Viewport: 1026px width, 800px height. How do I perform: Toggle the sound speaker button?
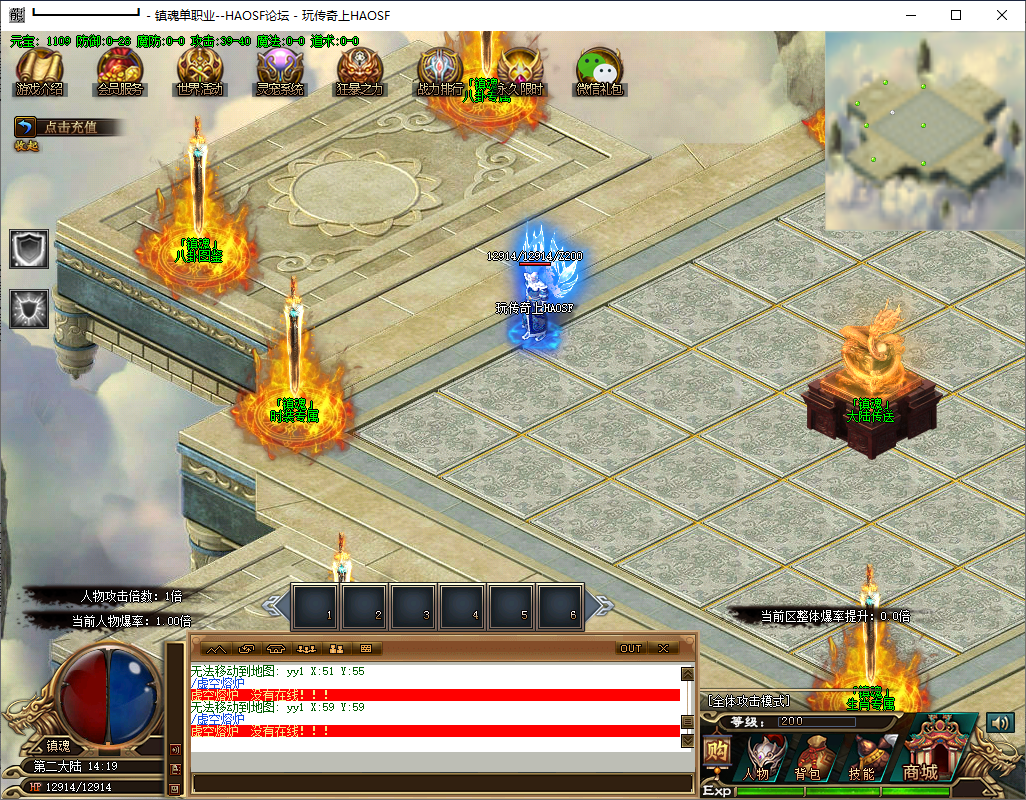point(999,722)
